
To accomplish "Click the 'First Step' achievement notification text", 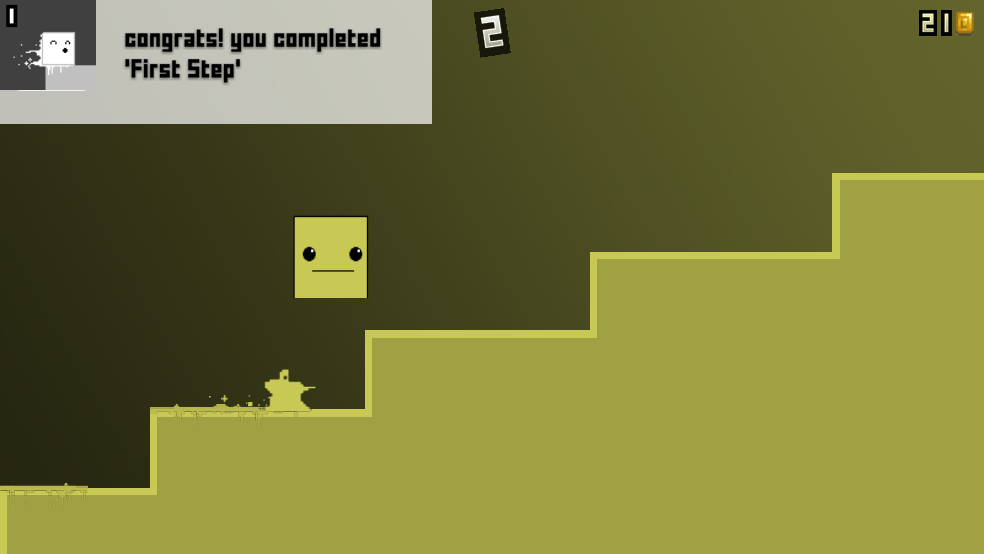I will click(252, 54).
